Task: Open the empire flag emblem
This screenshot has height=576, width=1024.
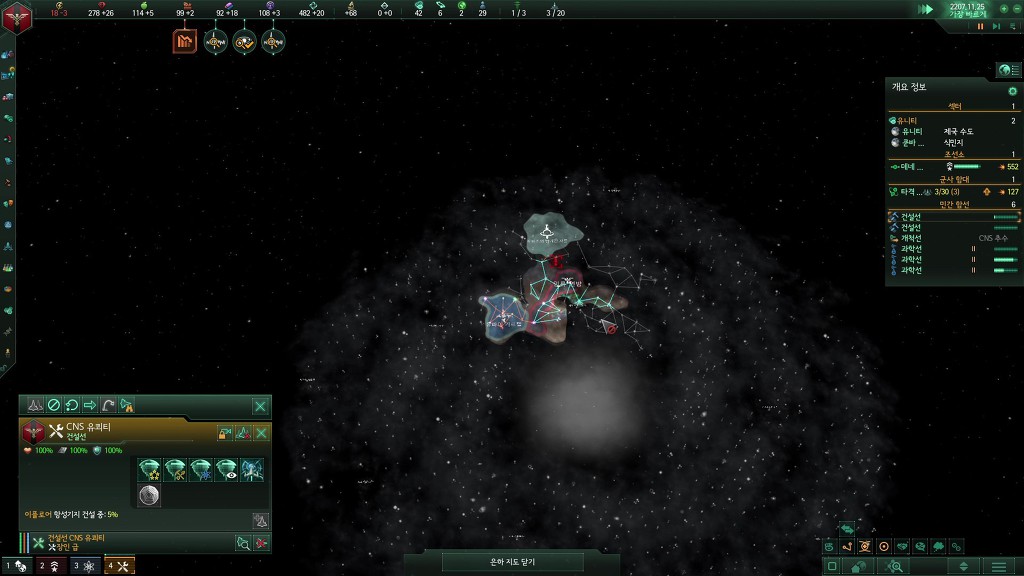Action: 17,14
